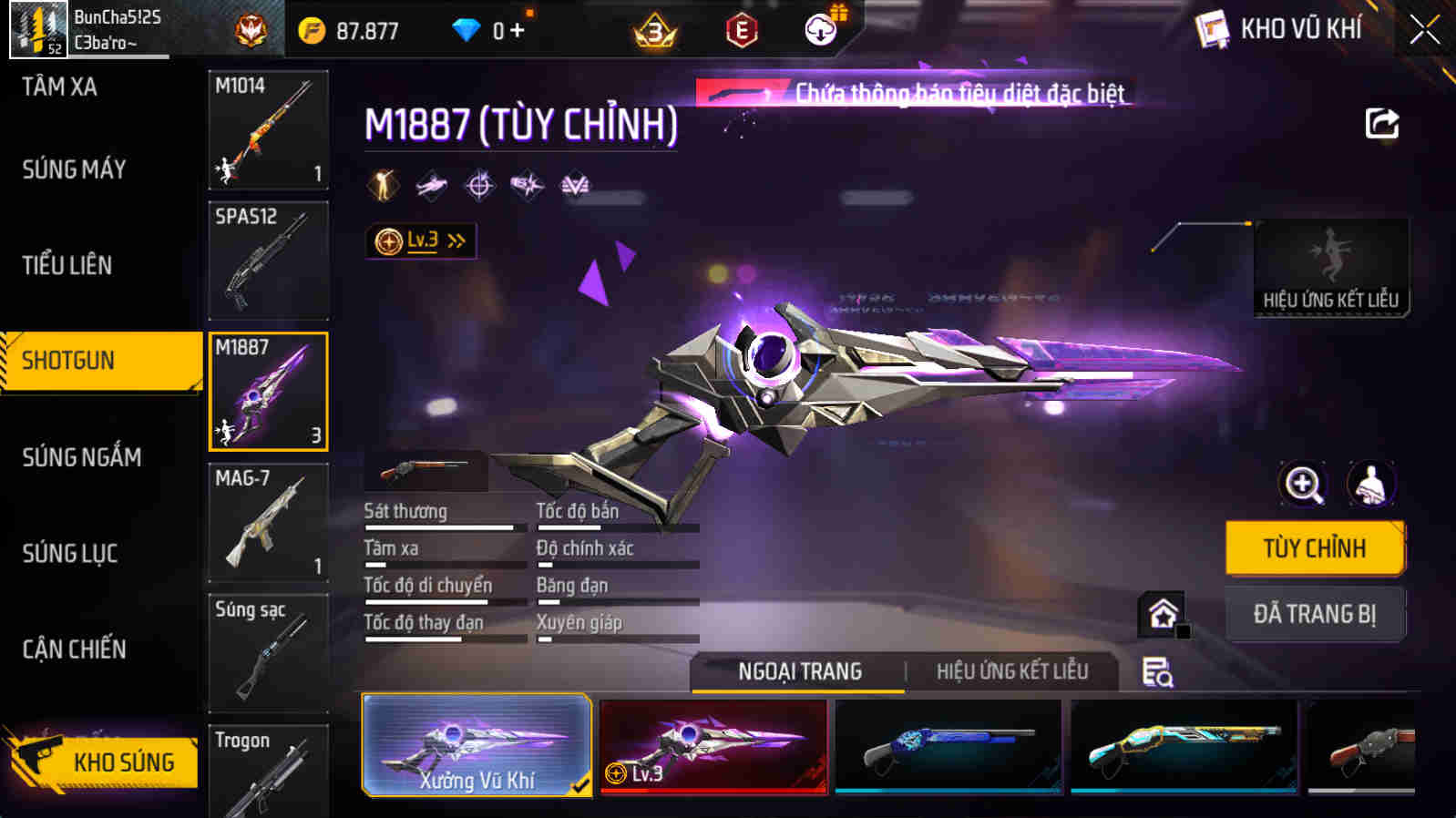
Task: Switch to the NGOẠI TRANG tab
Action: 799,670
